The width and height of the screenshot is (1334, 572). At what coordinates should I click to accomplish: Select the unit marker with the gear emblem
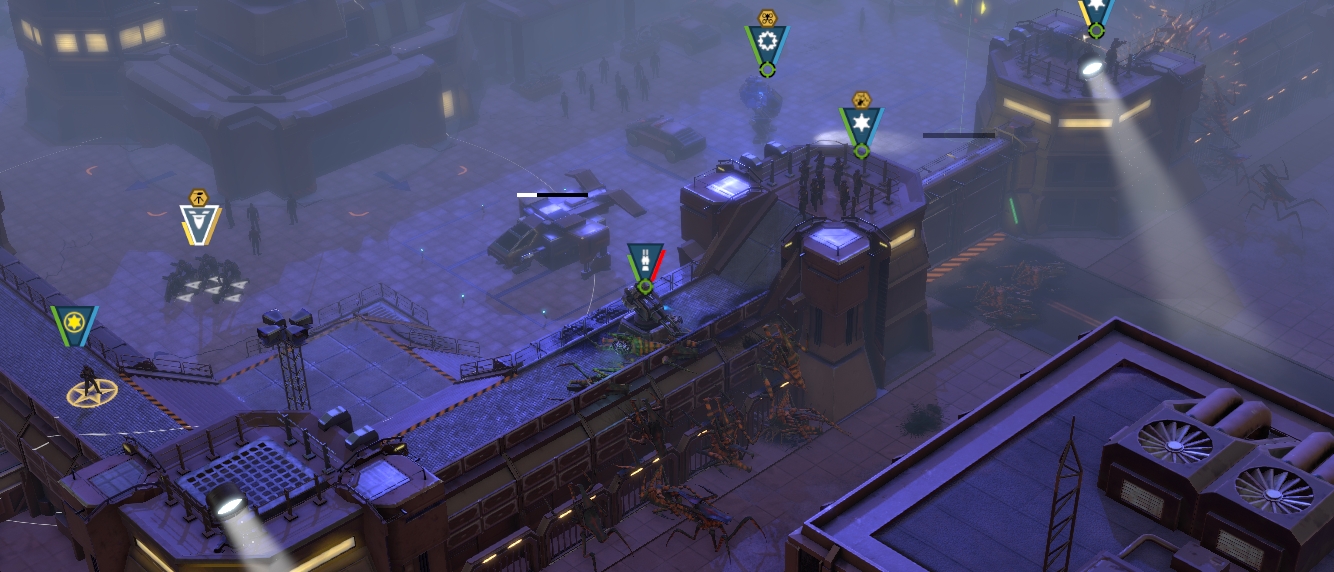click(x=767, y=44)
